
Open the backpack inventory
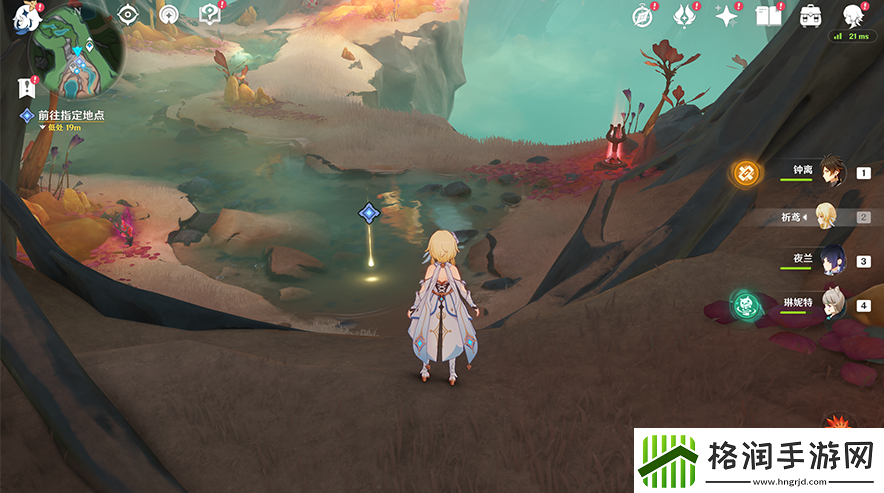point(811,15)
